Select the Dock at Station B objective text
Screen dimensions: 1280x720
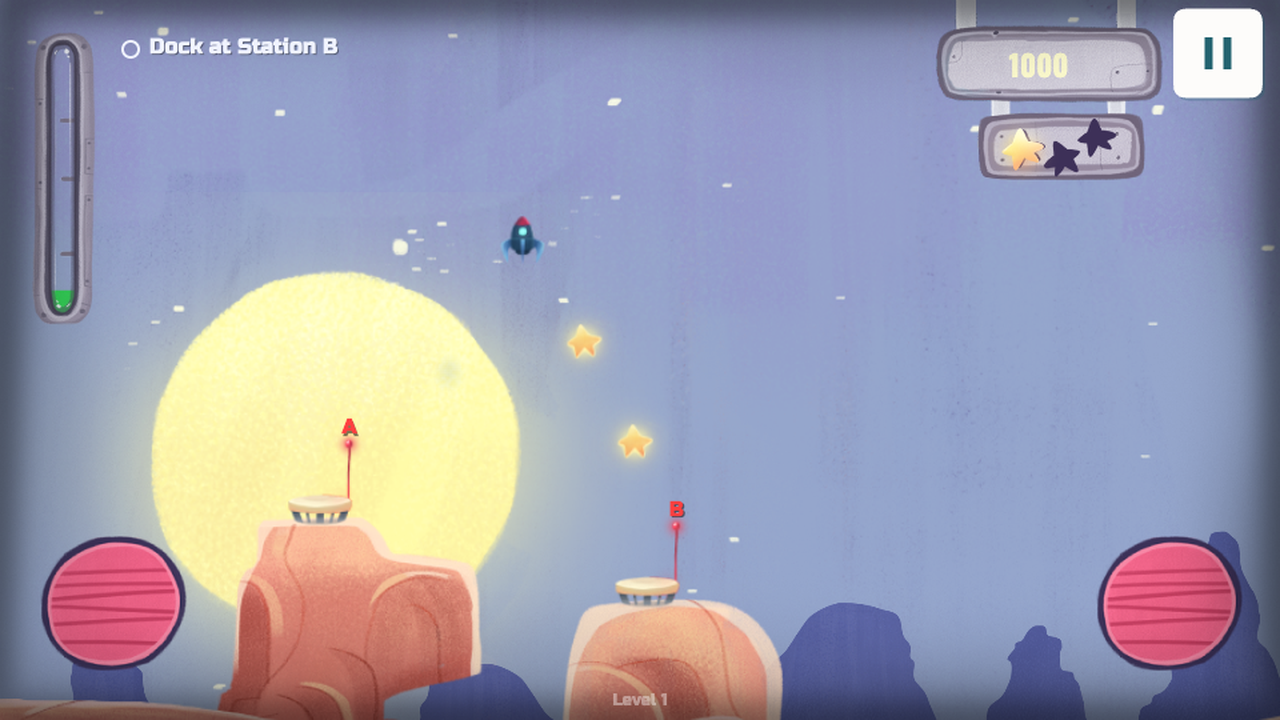(243, 46)
